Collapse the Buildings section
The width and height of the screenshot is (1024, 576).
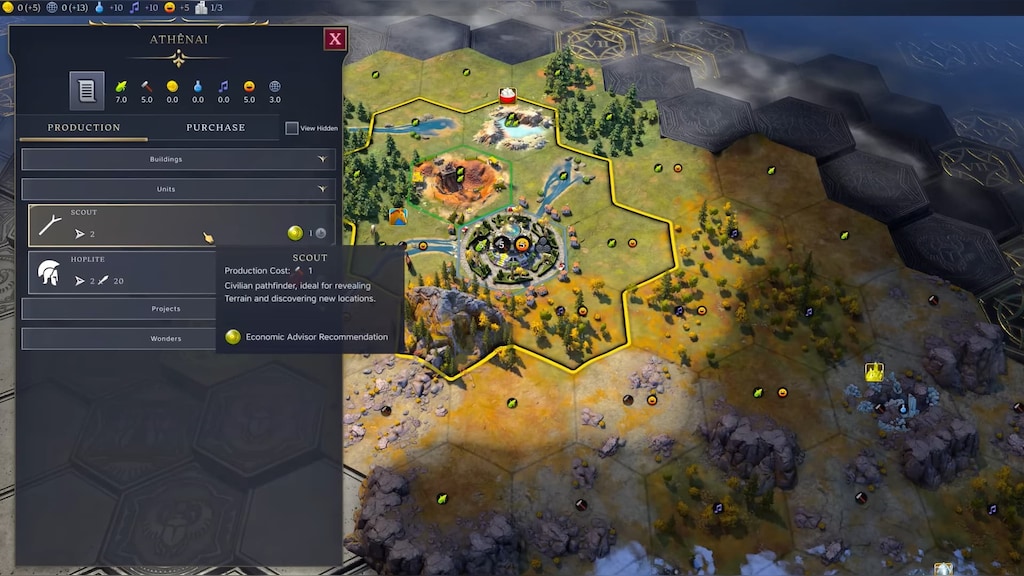[179, 159]
